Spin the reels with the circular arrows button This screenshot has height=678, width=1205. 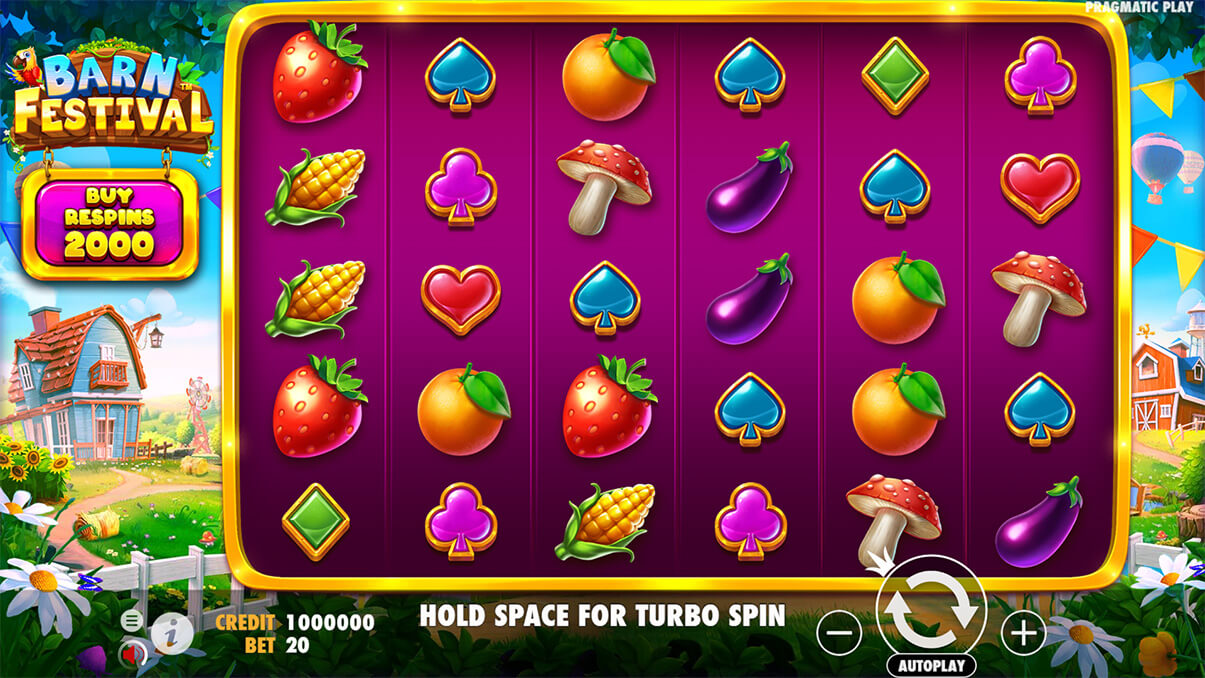click(931, 609)
